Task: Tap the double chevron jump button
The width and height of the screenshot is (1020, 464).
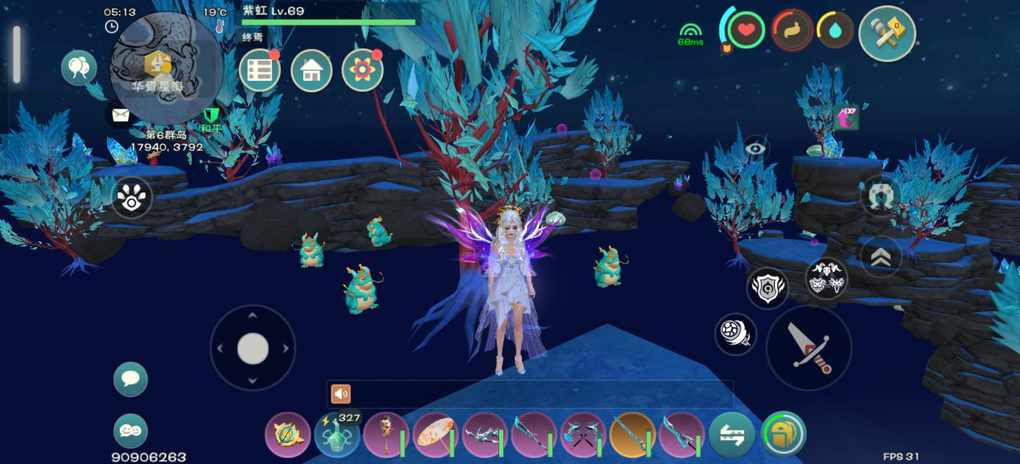Action: (x=881, y=257)
